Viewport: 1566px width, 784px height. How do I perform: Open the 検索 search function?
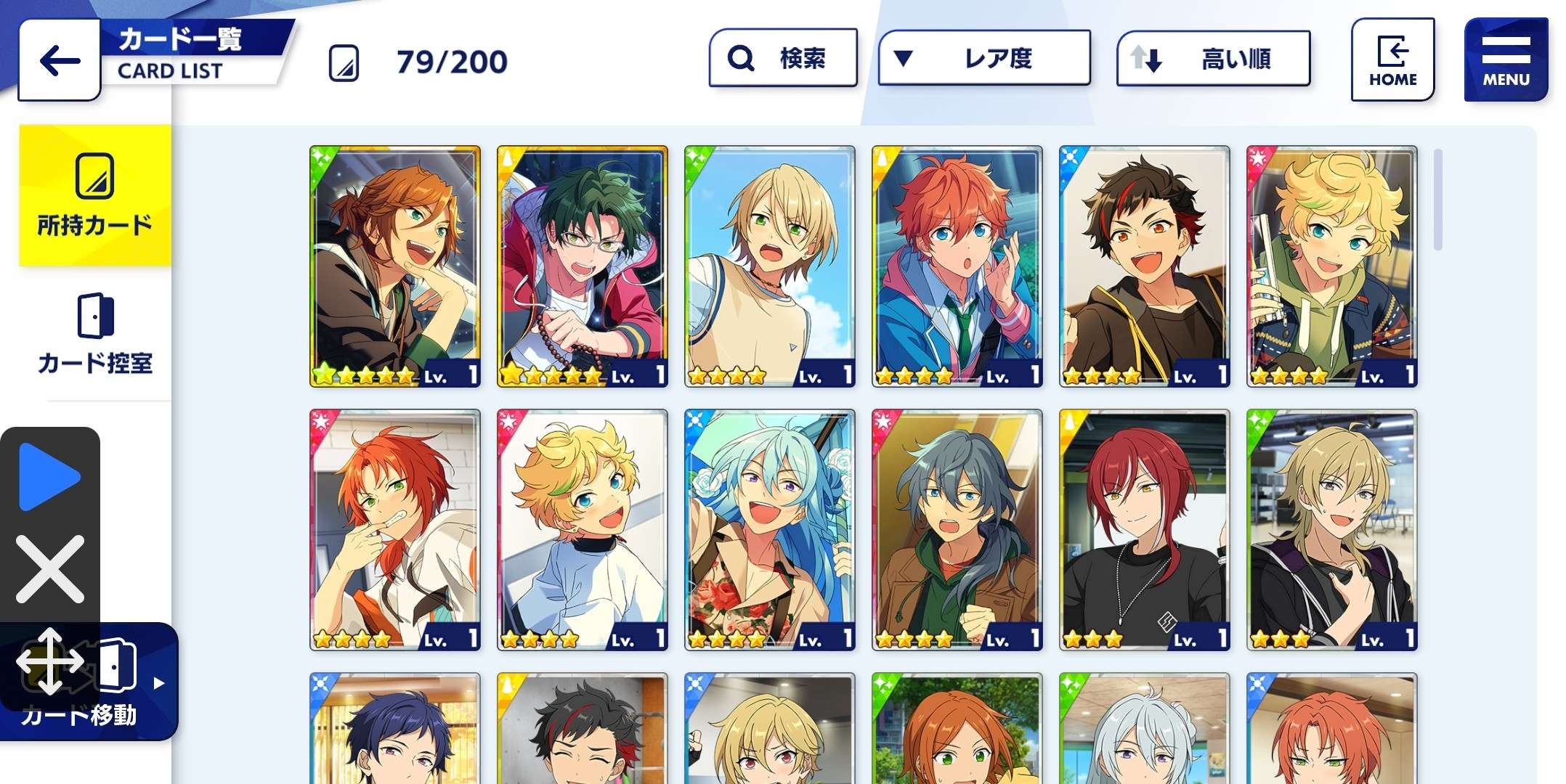click(783, 58)
